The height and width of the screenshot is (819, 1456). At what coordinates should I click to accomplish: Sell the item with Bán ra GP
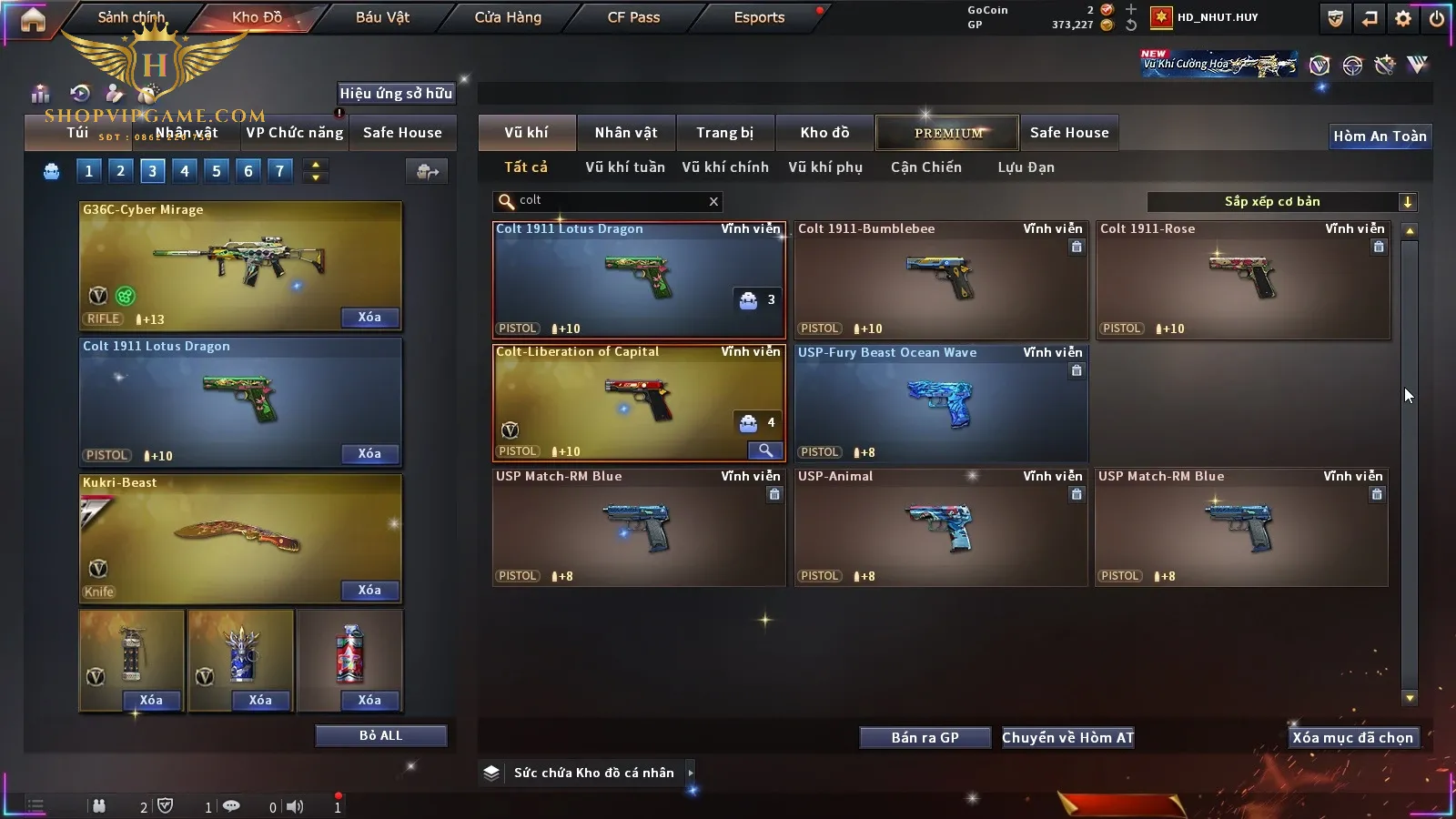pos(925,738)
